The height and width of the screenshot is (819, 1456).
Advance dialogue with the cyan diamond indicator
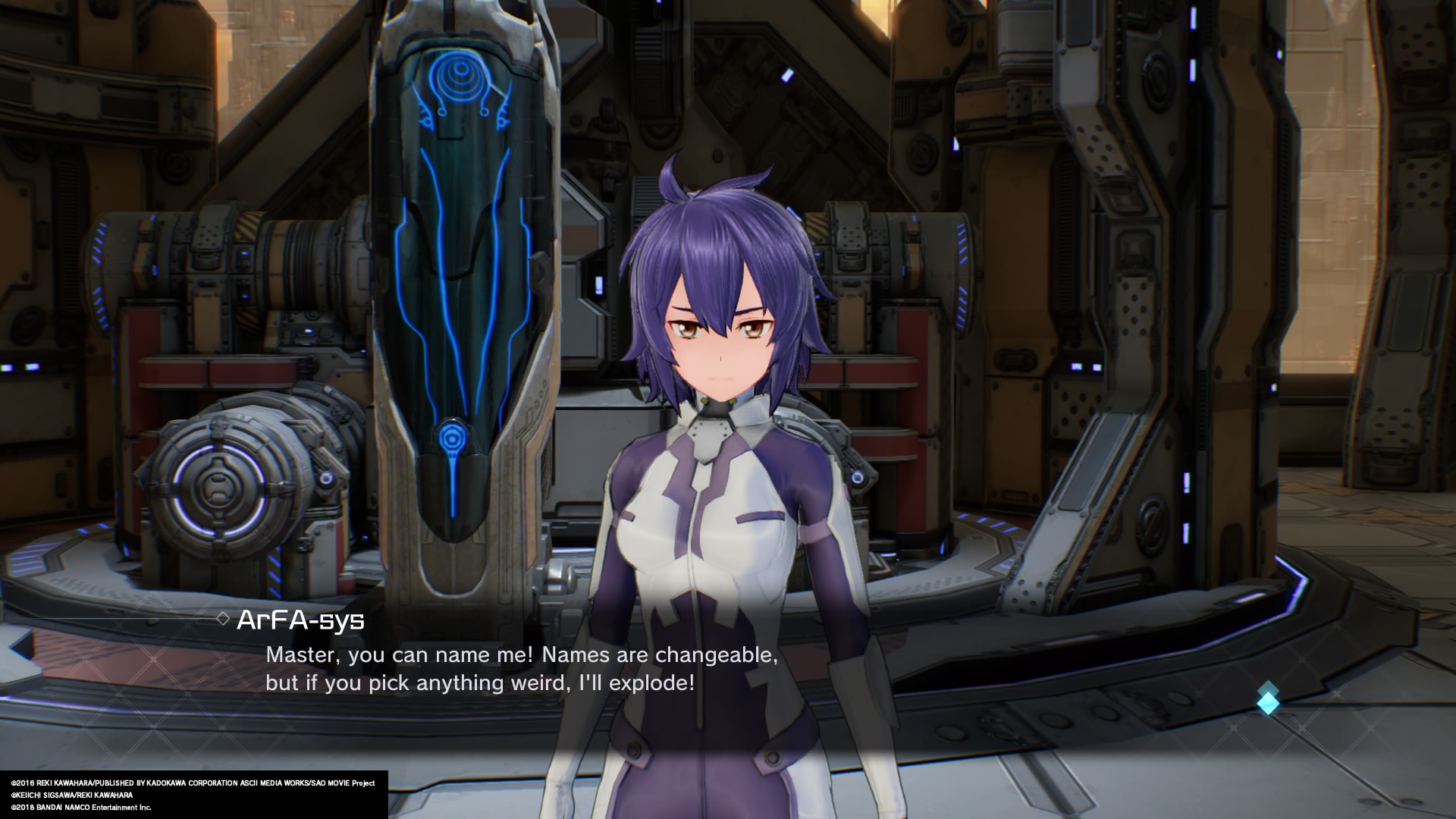point(1268,698)
